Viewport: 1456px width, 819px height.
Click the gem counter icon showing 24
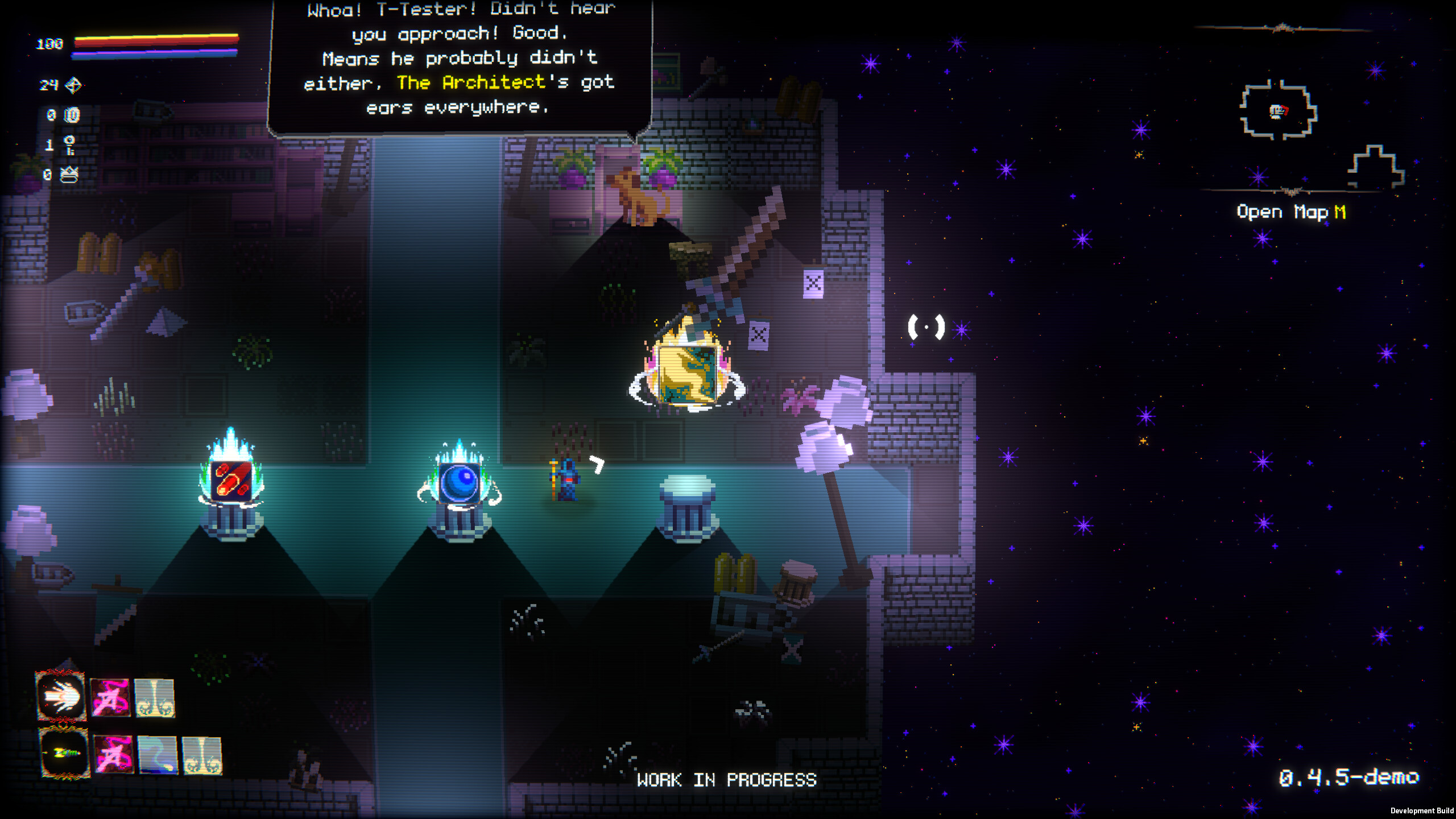pos(73,86)
